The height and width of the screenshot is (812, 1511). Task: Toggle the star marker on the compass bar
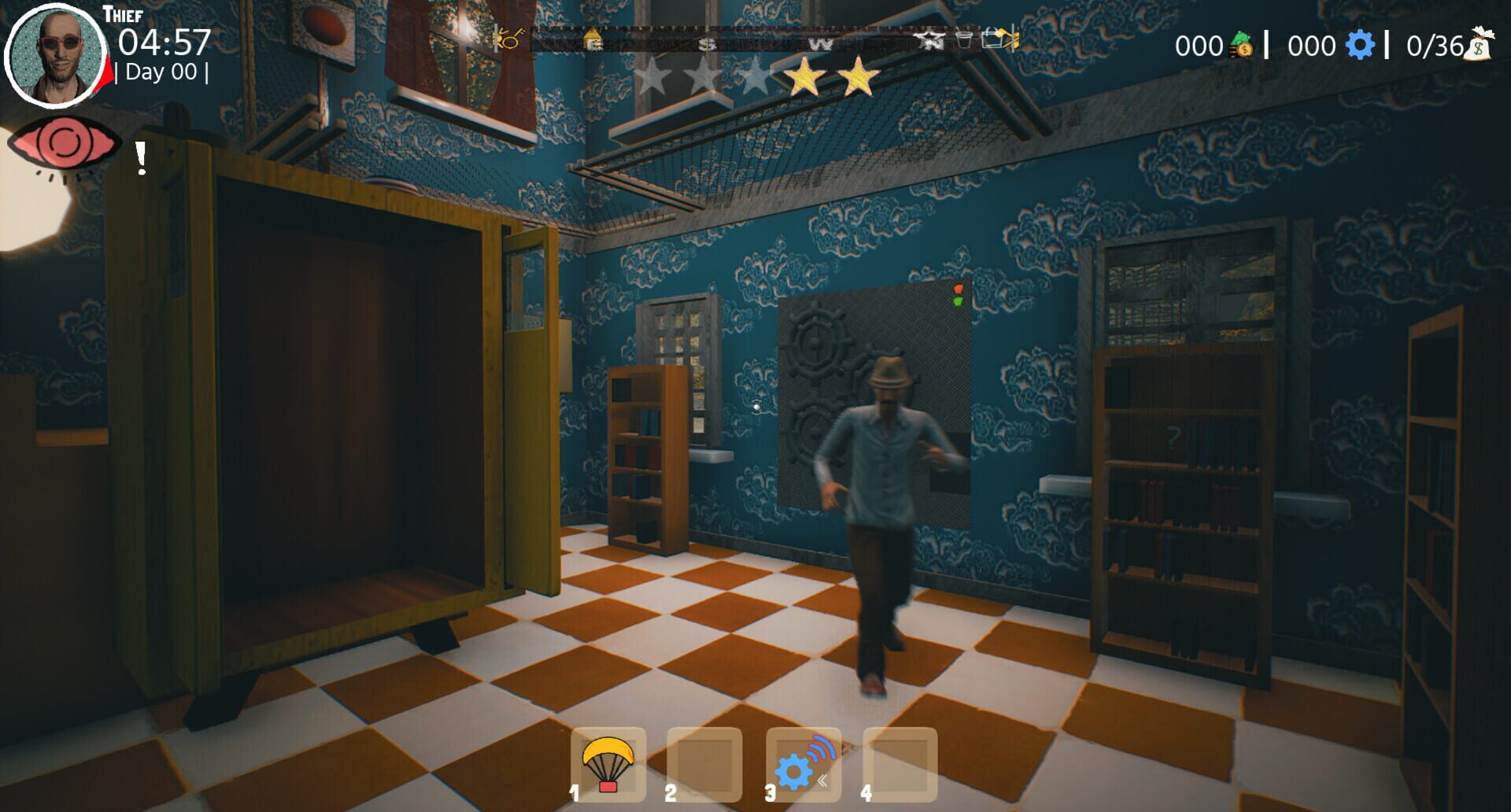pos(931,39)
